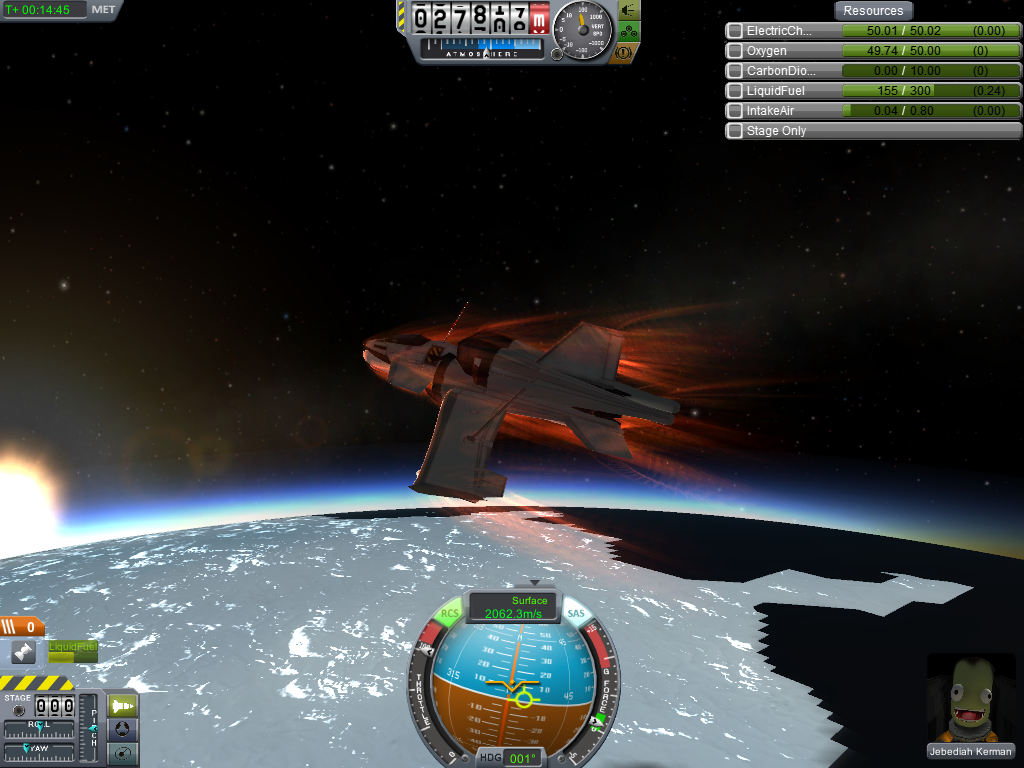Toggle the lights button by the altimeter
Image resolution: width=1024 pixels, height=768 pixels.
[x=630, y=10]
